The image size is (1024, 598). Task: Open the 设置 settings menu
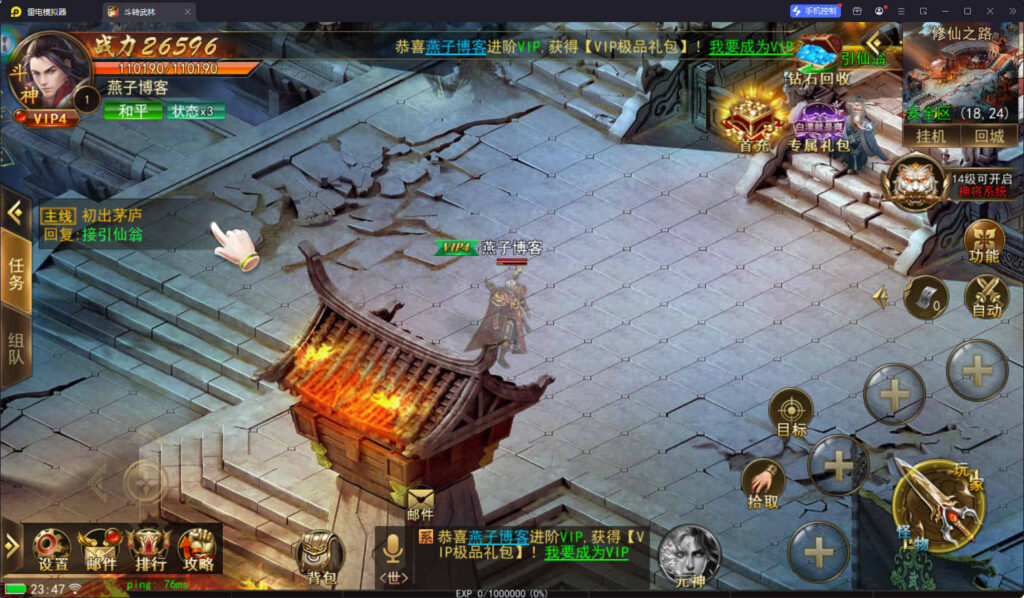pyautogui.click(x=52, y=548)
